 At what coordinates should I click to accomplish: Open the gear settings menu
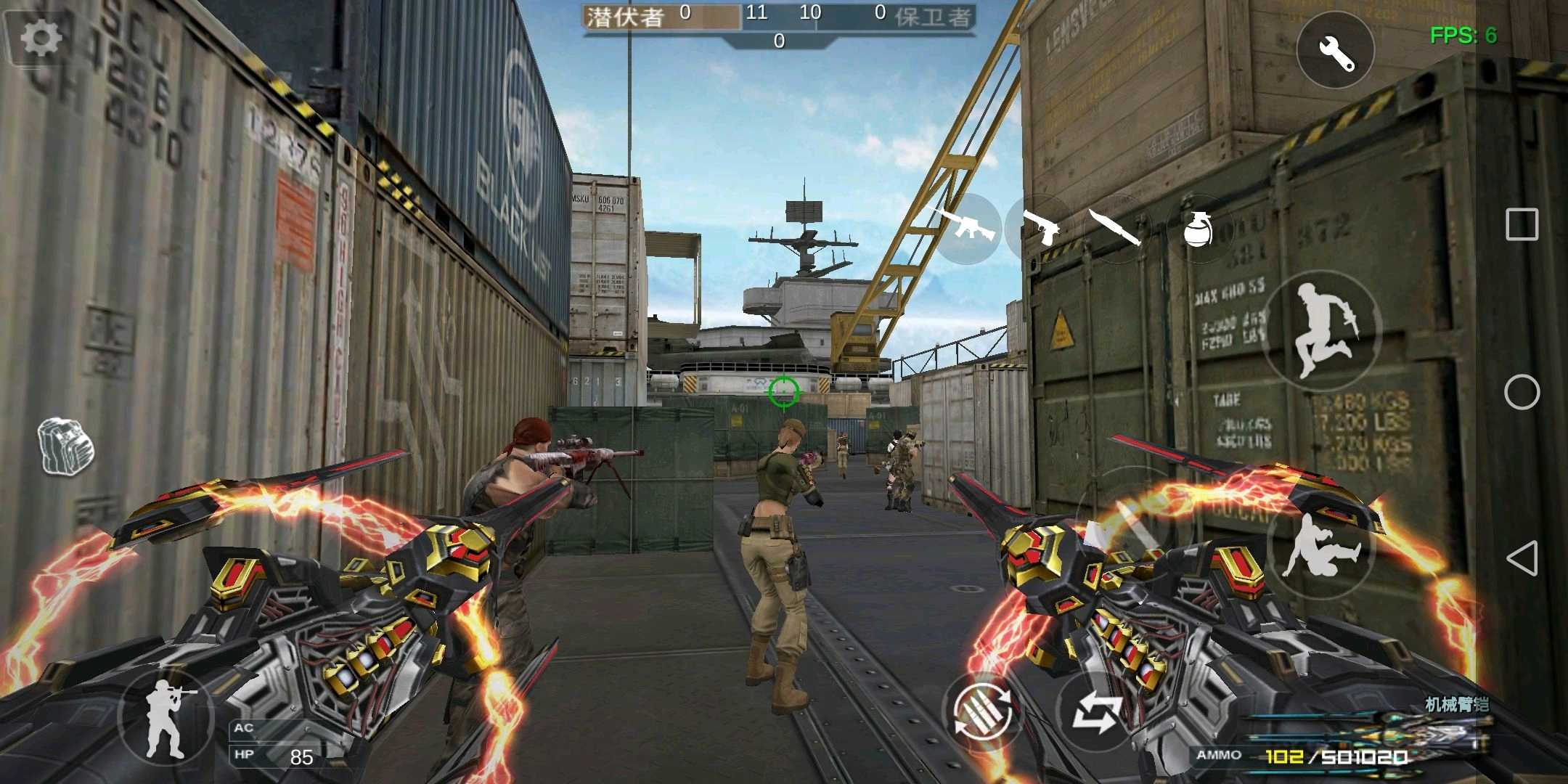pos(40,38)
